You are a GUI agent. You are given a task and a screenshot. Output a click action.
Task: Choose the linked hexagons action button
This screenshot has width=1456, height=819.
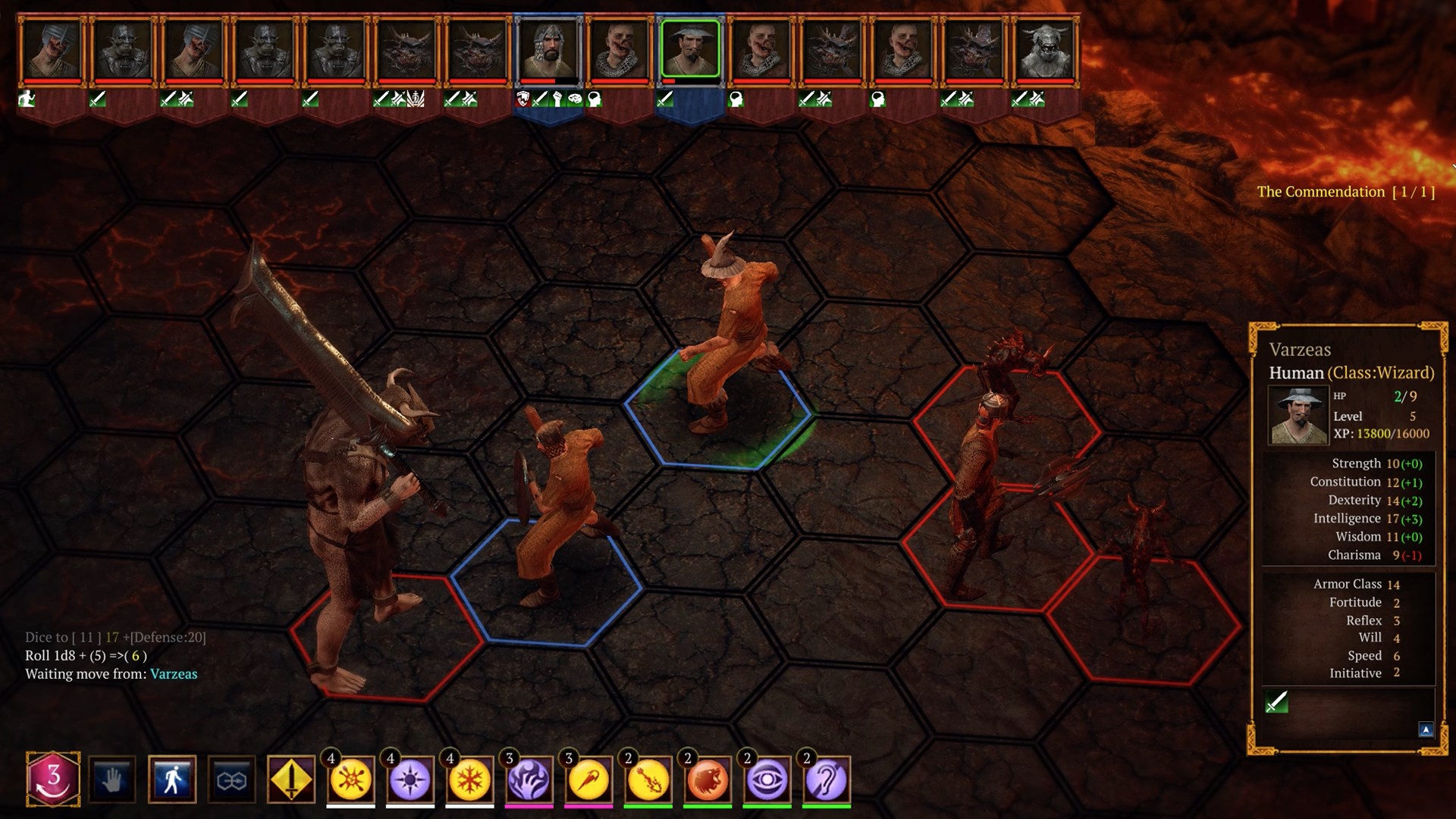tap(231, 779)
